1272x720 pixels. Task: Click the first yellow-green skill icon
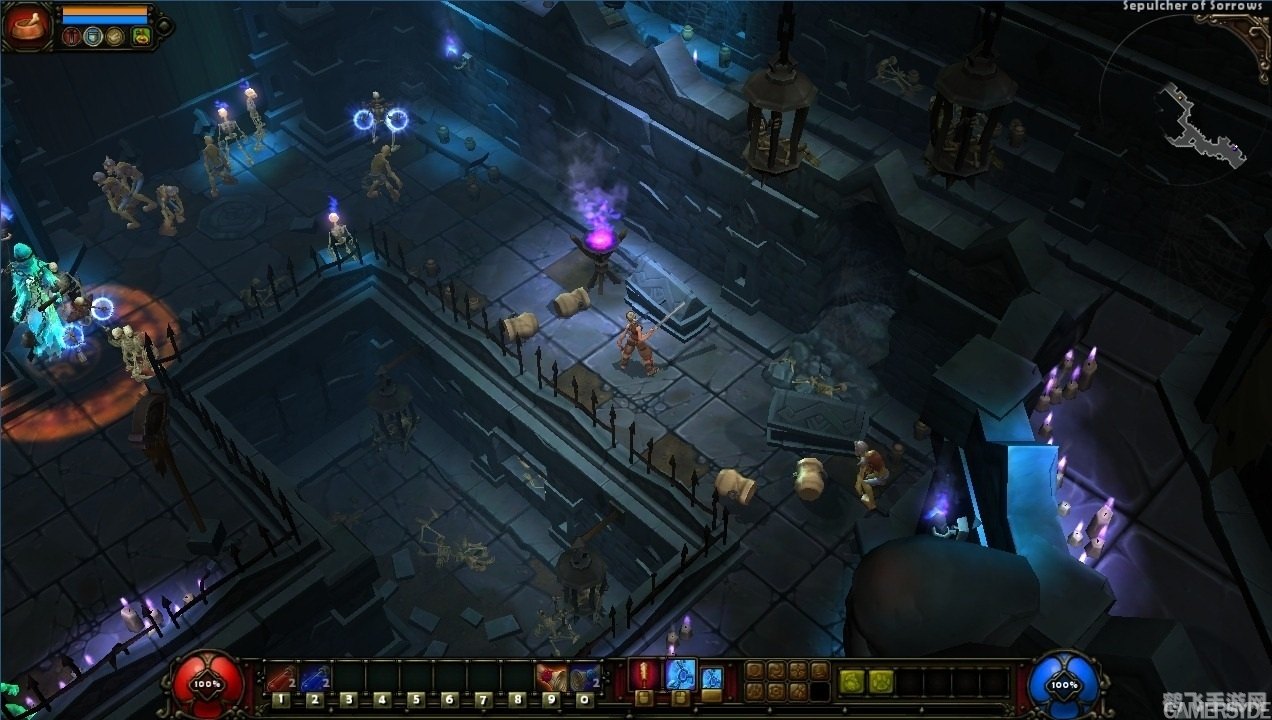point(852,682)
